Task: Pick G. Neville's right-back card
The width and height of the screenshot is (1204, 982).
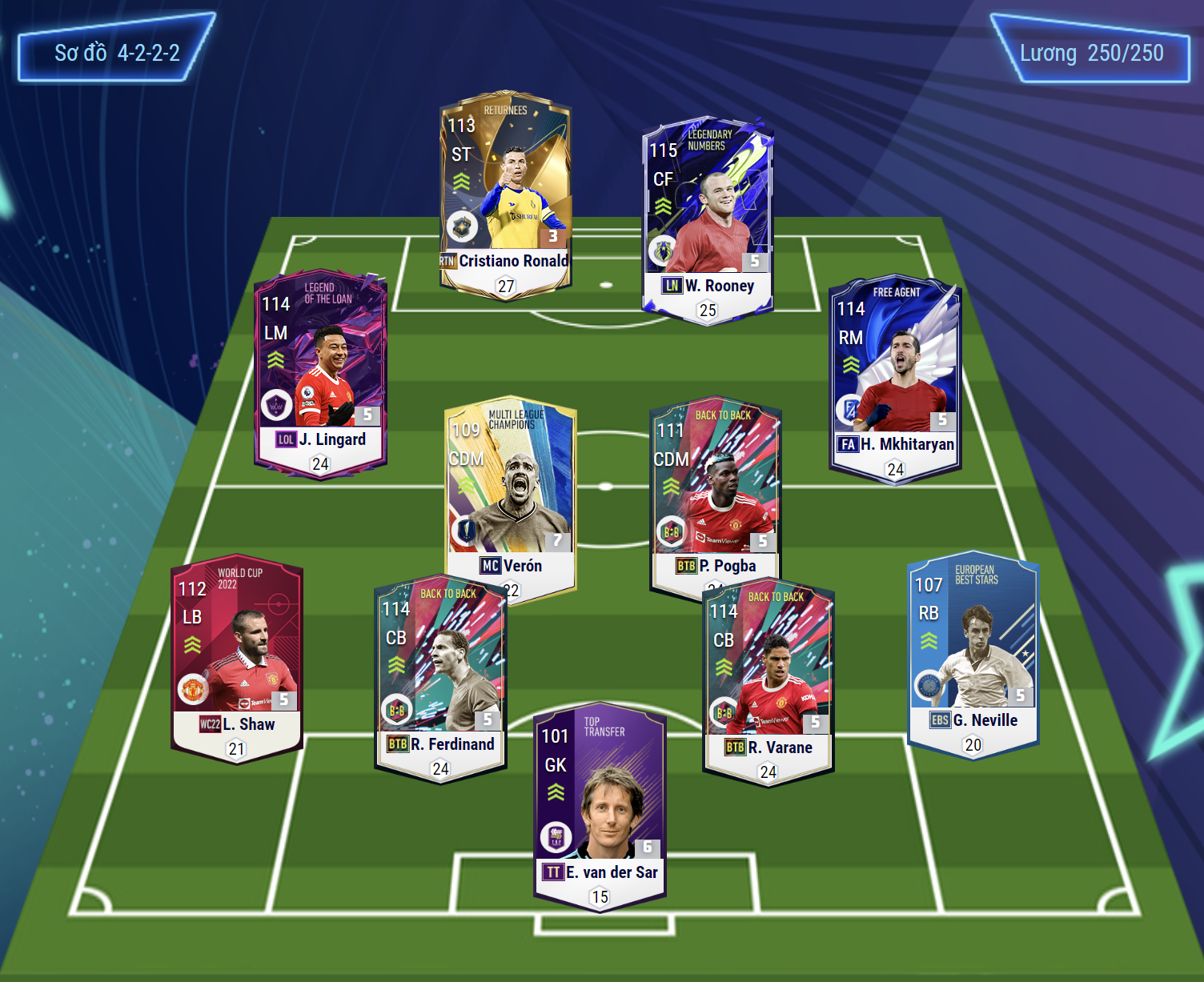Action: [x=973, y=654]
